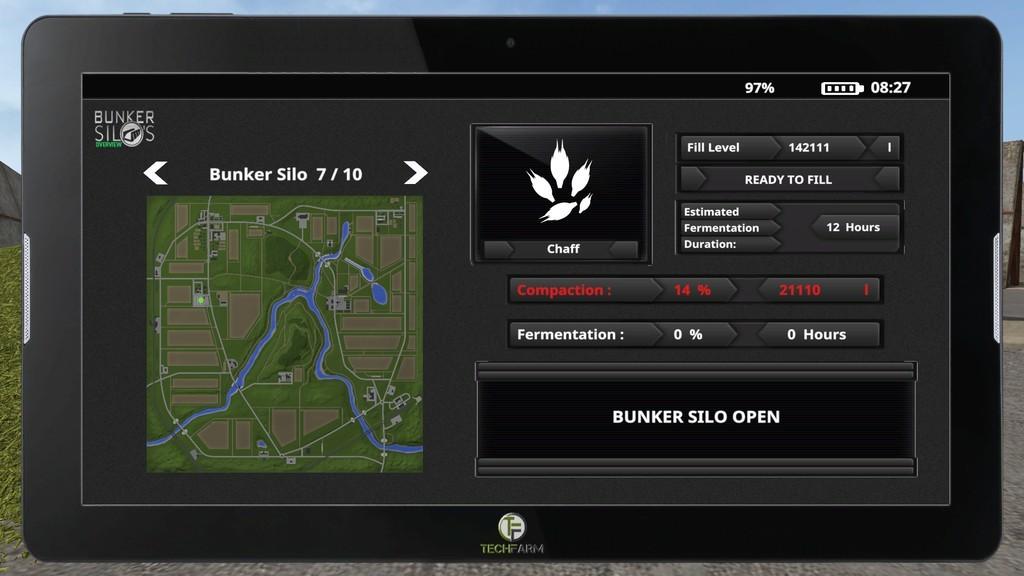1024x576 pixels.
Task: Go to the previous bunker silo
Action: (x=155, y=174)
